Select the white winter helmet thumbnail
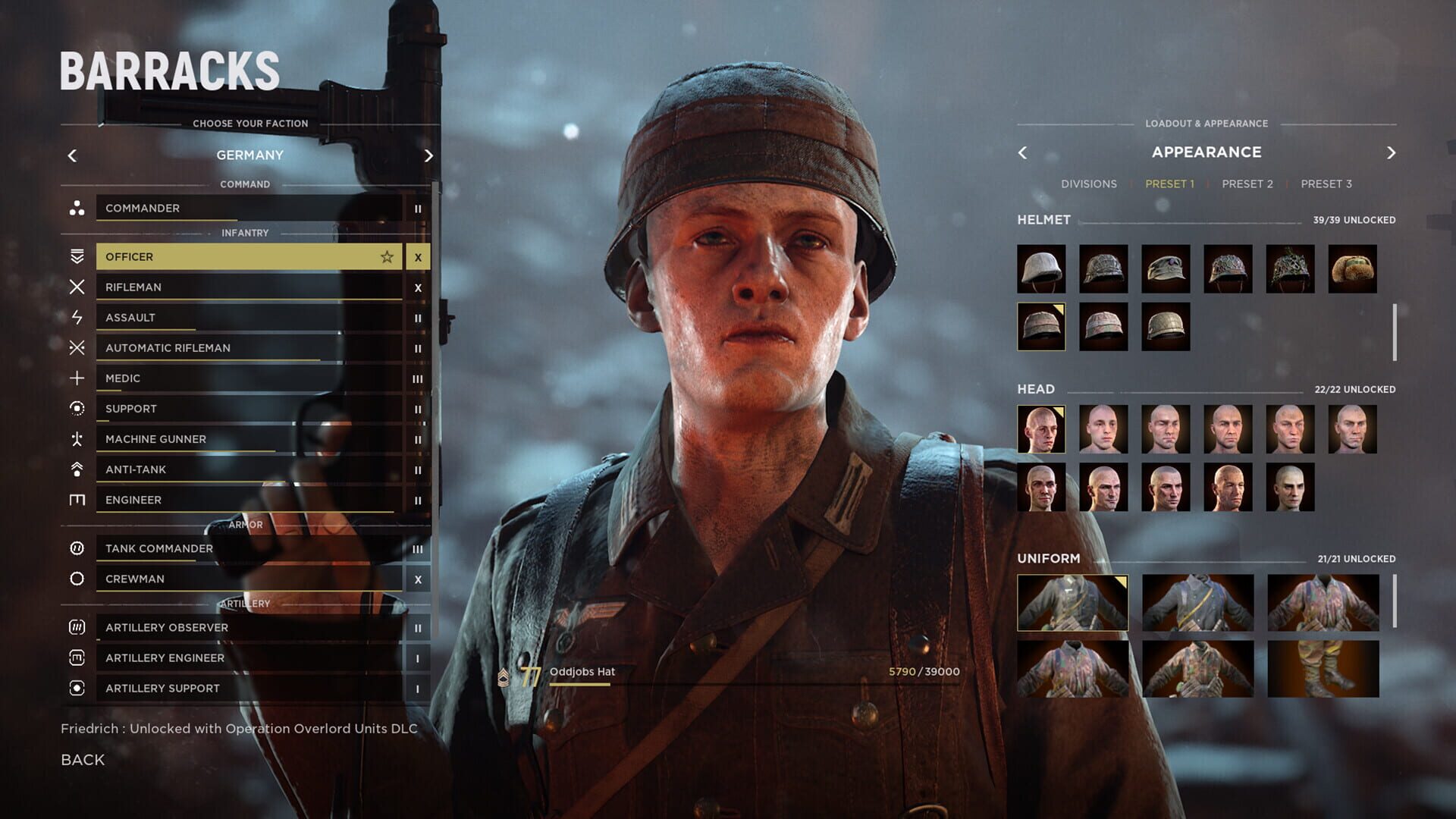This screenshot has height=819, width=1456. tap(1040, 269)
